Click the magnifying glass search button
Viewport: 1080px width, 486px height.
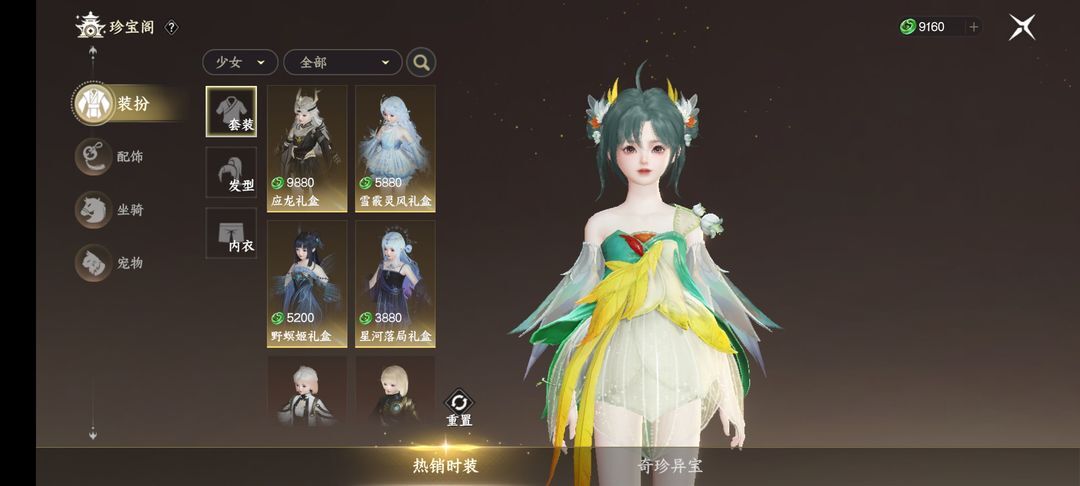tap(421, 62)
